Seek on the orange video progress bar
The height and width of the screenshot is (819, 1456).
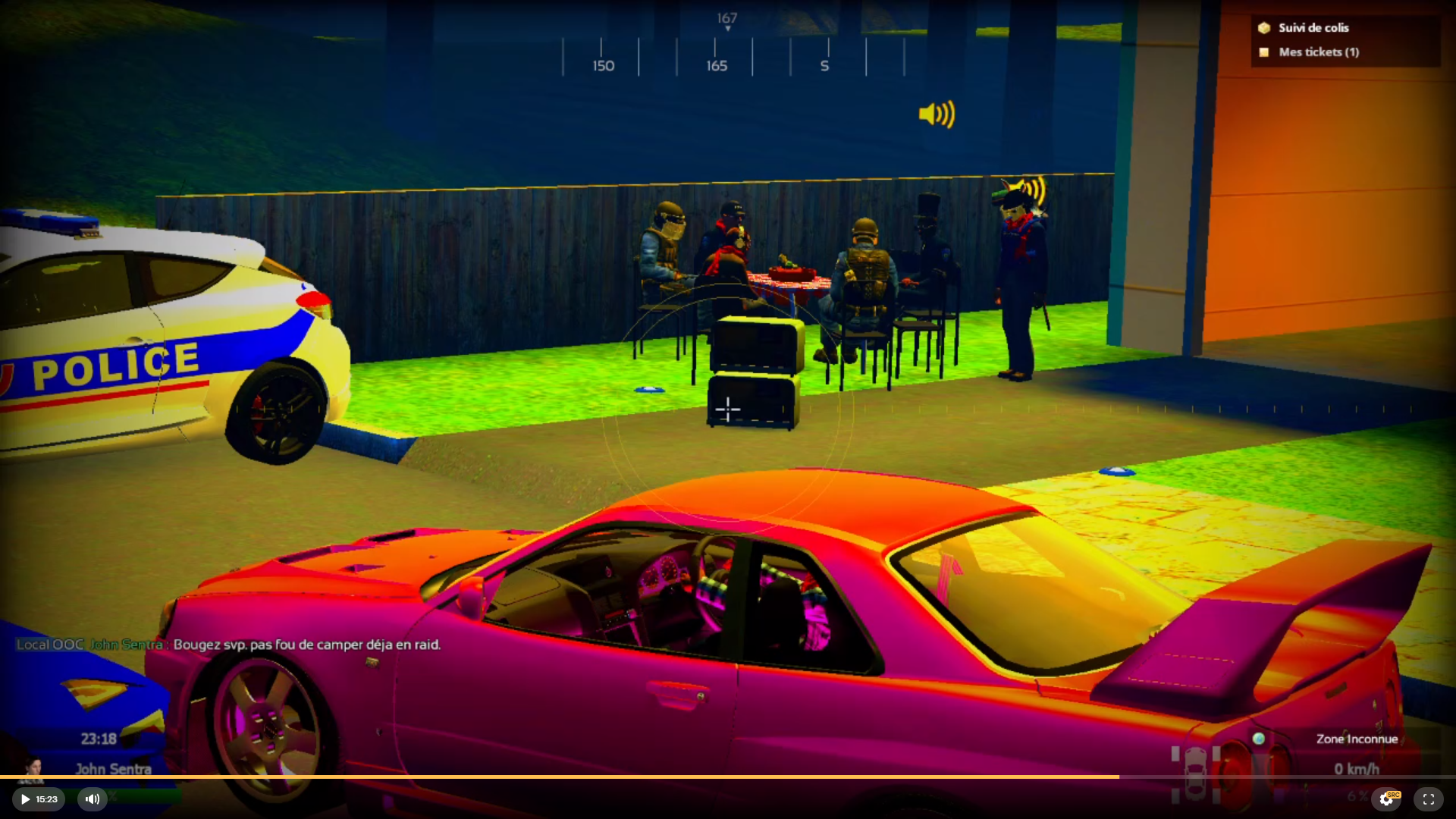point(560,777)
